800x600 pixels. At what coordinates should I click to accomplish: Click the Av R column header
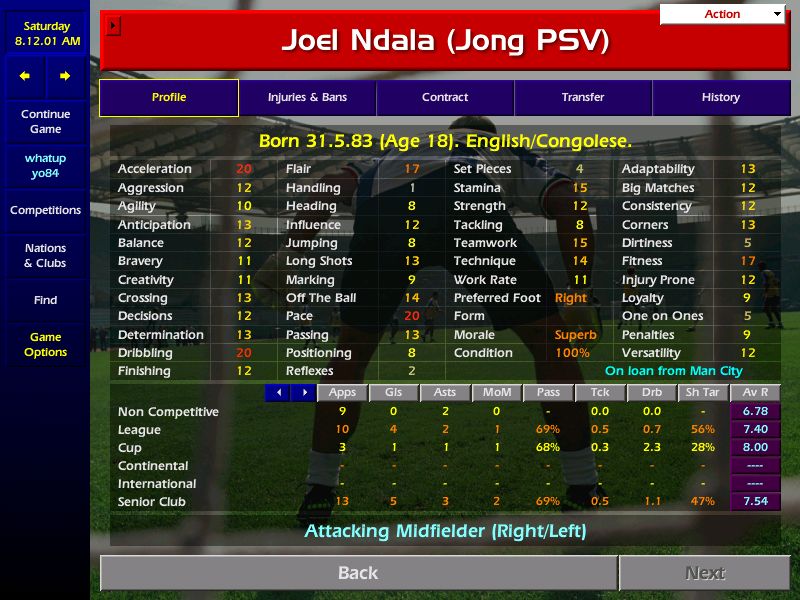pos(757,393)
